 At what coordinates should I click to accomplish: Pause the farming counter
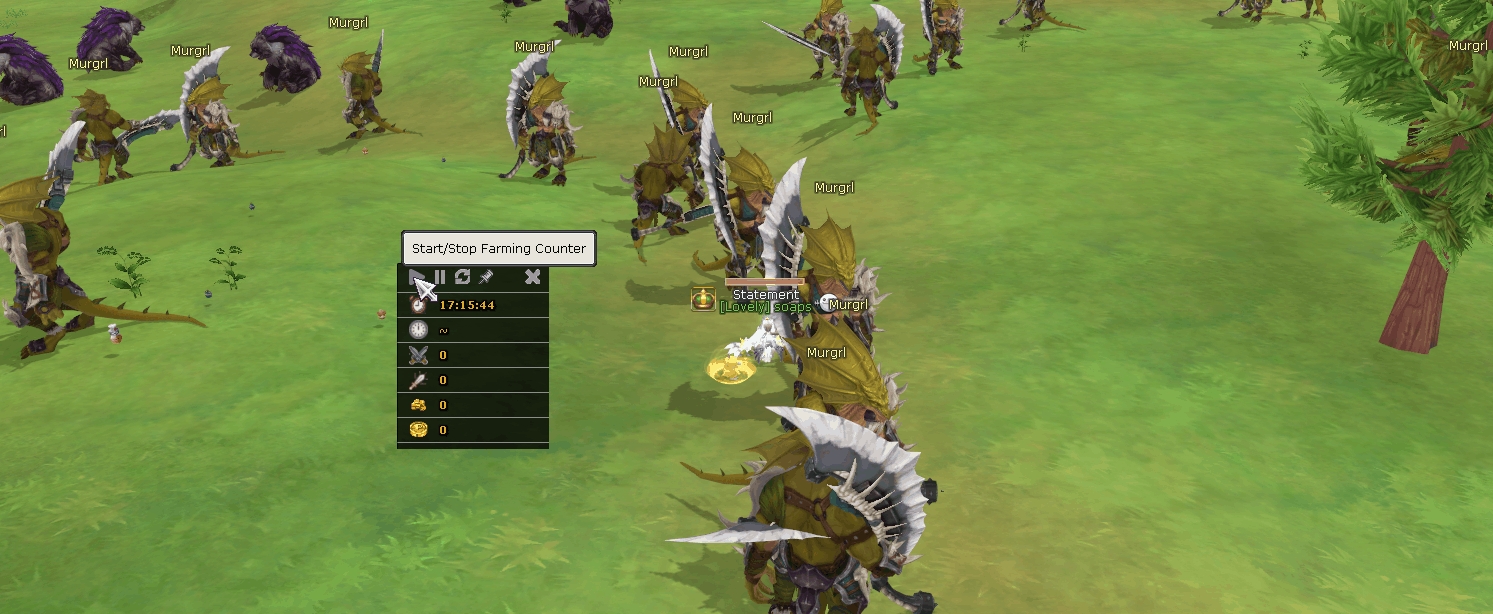click(x=440, y=277)
